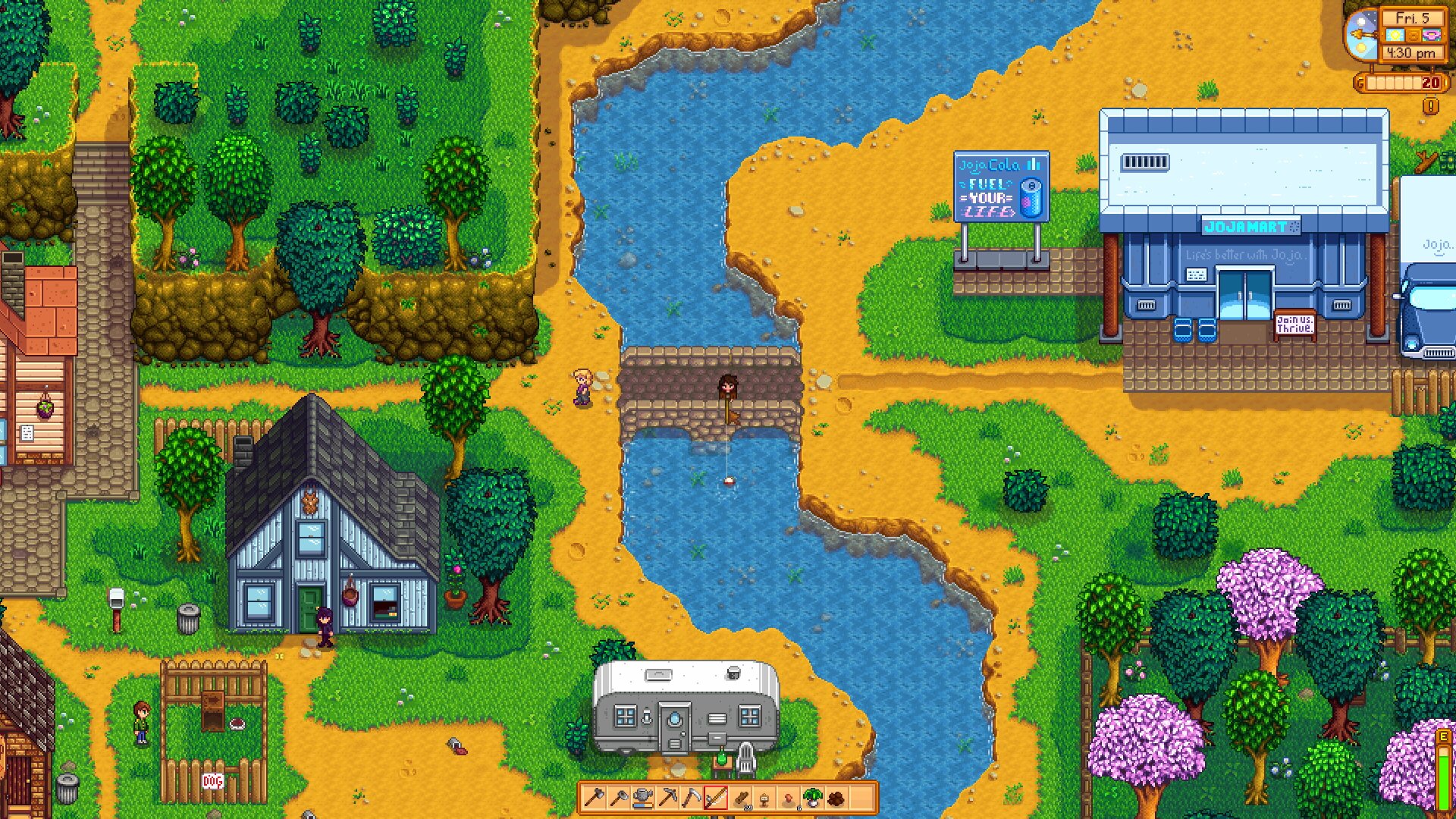Select the axe in the hotbar
Screen dimensions: 1456x819
click(x=594, y=798)
